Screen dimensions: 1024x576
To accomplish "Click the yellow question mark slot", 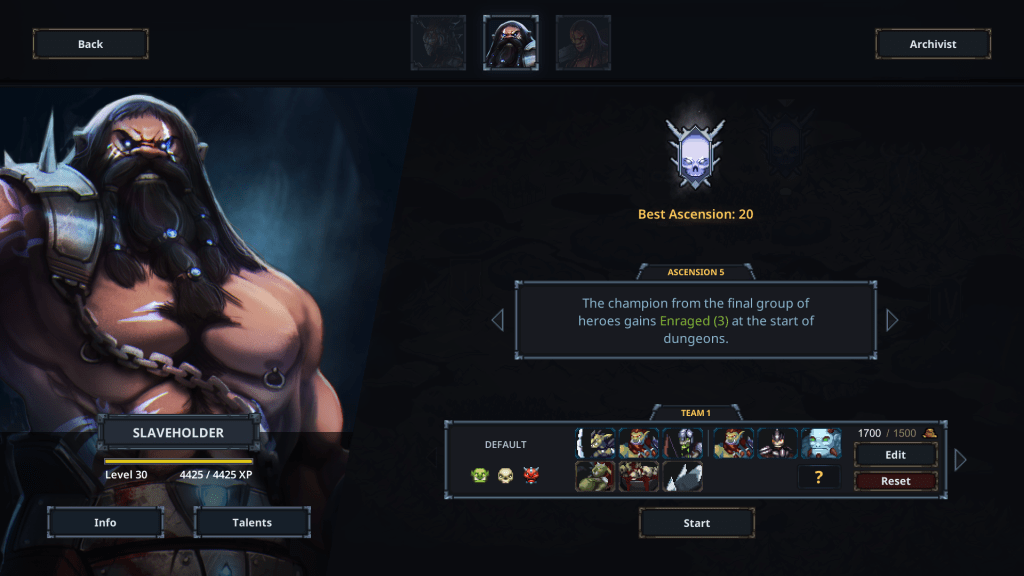I will pos(818,477).
